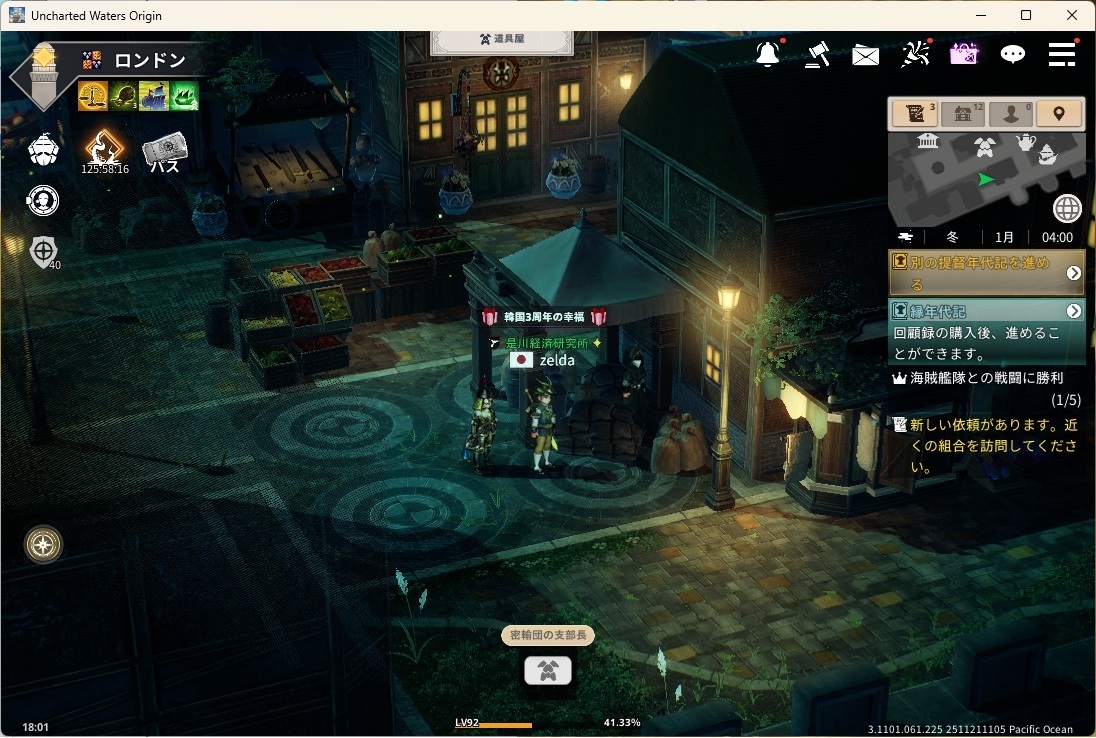Select the person silhouette tab
The width and height of the screenshot is (1096, 738).
[1011, 114]
